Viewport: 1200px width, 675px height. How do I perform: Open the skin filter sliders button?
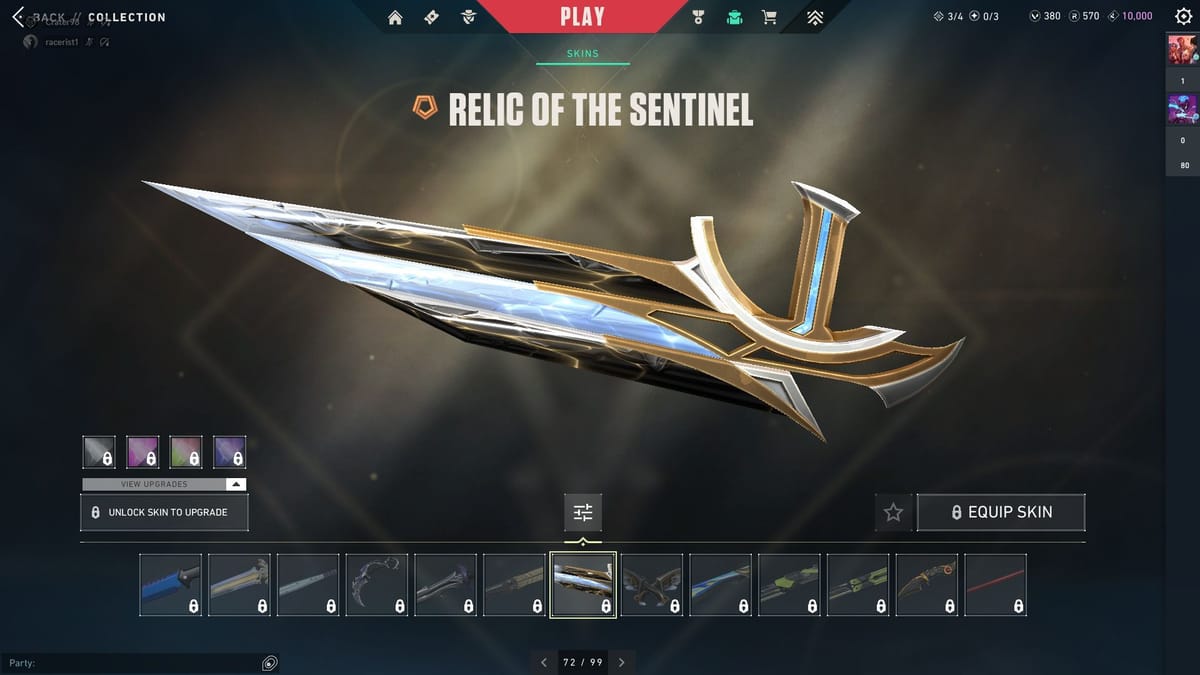[583, 512]
